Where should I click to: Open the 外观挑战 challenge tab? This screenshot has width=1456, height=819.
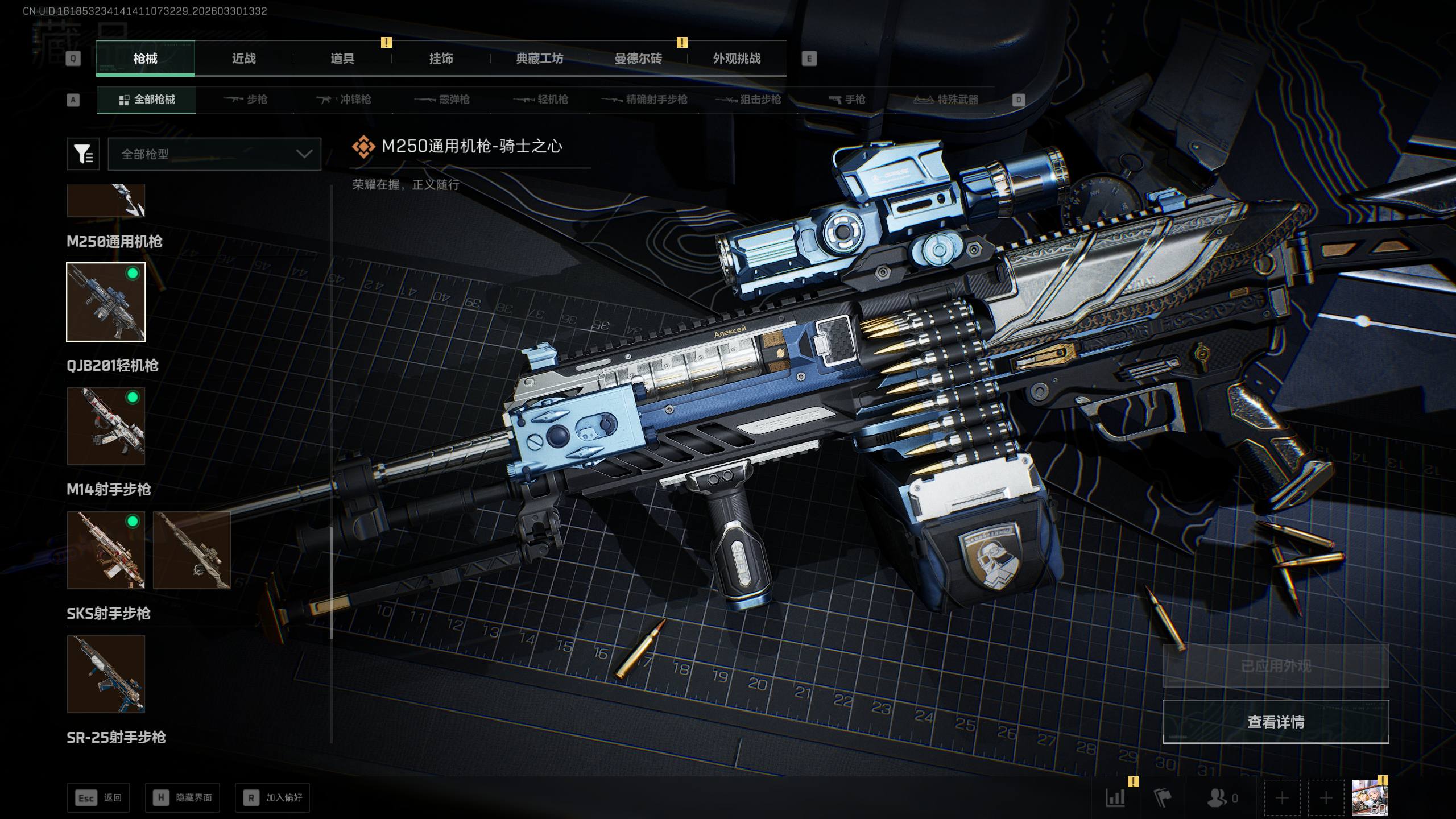pos(737,59)
